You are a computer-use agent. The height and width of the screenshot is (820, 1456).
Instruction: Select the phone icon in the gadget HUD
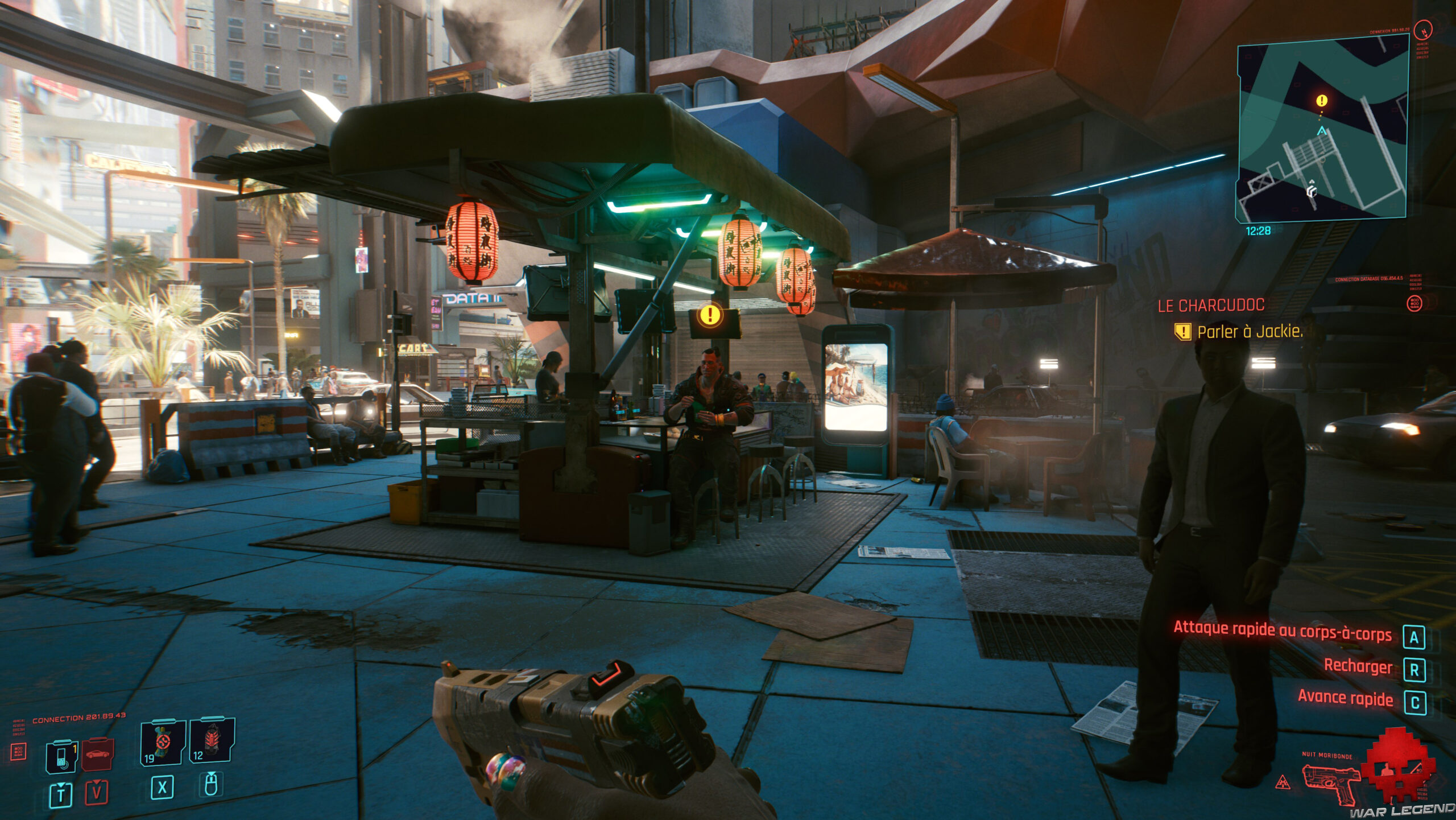pos(63,757)
